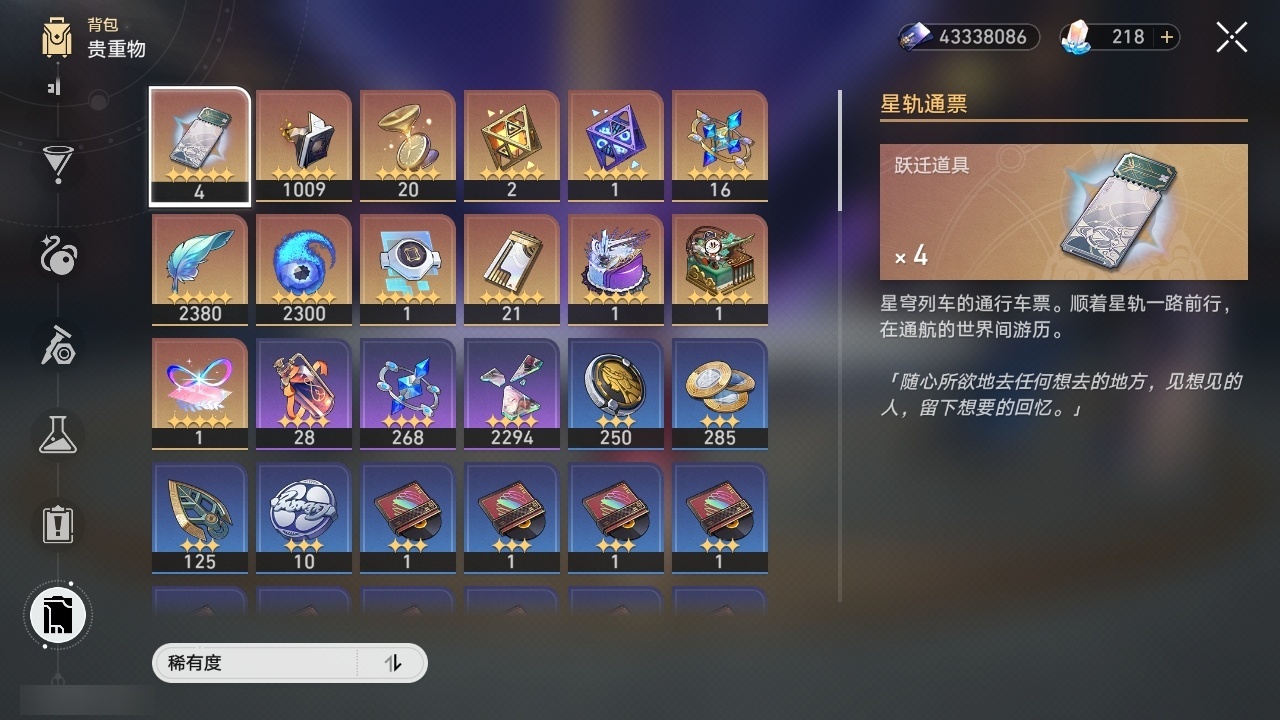Select the gold trophy item with count 20
Viewport: 1280px width, 720px height.
[407, 143]
